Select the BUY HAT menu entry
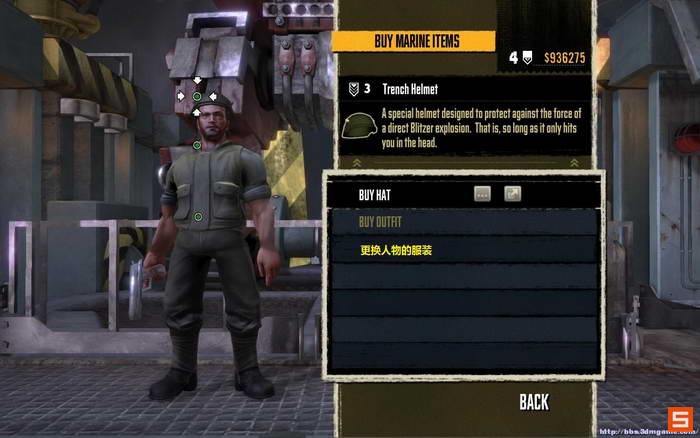 380,195
